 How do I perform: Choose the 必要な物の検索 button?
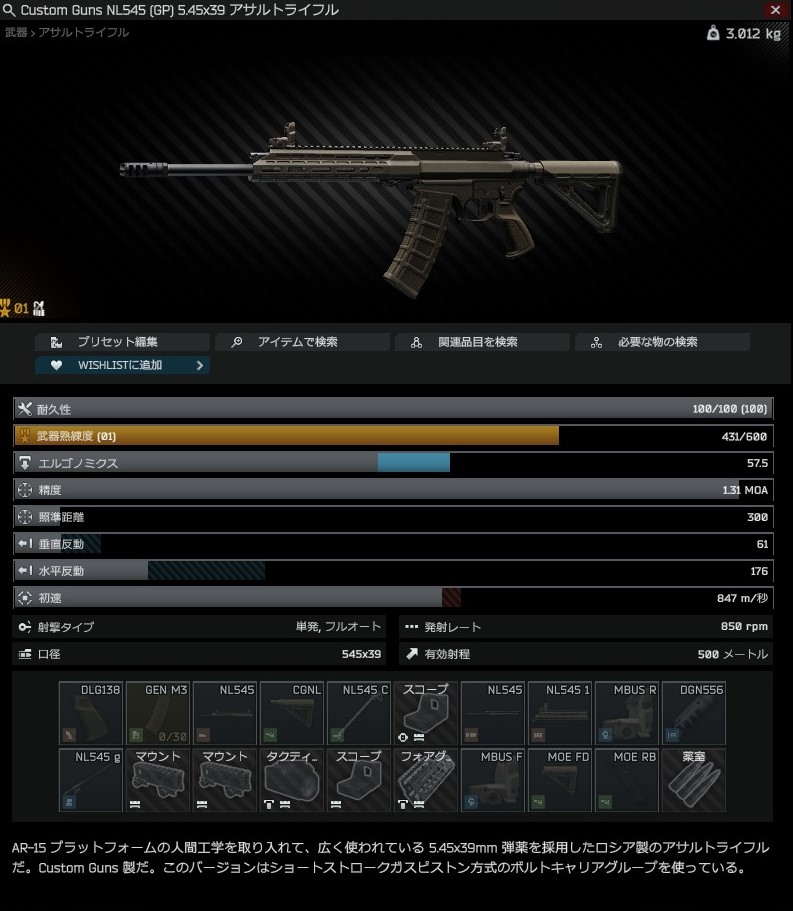662,342
